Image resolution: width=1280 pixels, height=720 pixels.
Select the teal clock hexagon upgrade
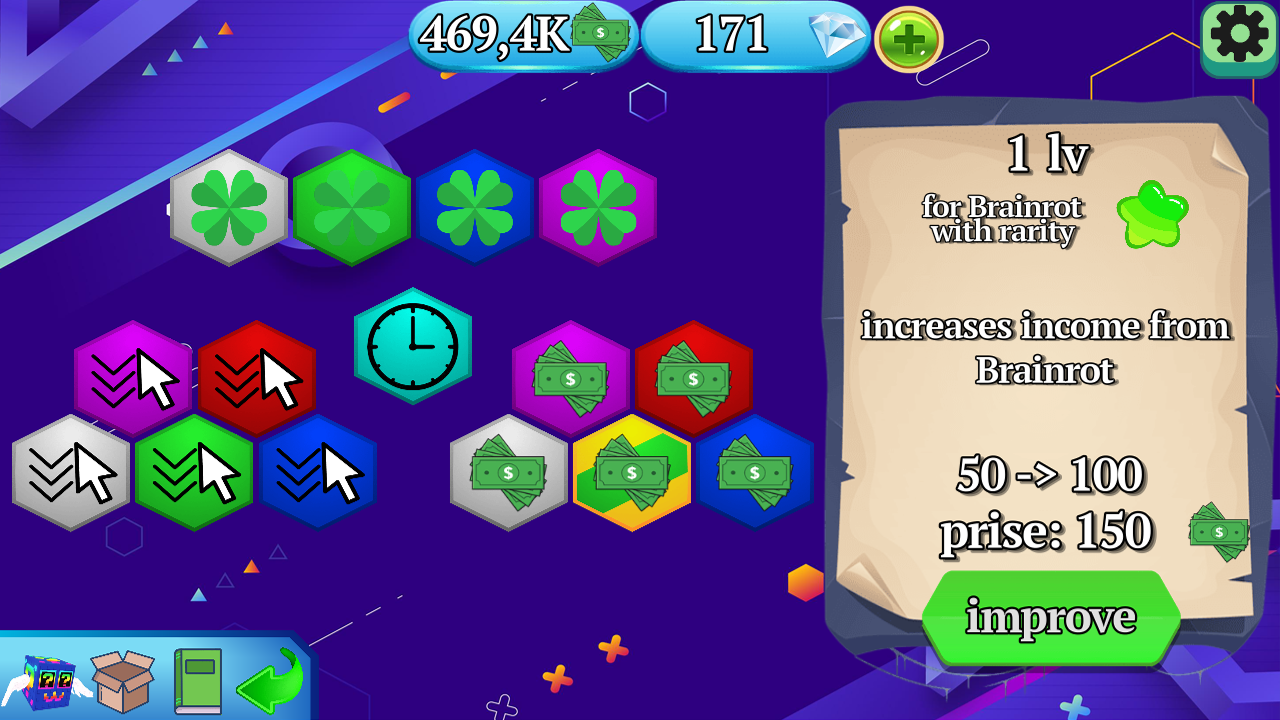(413, 347)
